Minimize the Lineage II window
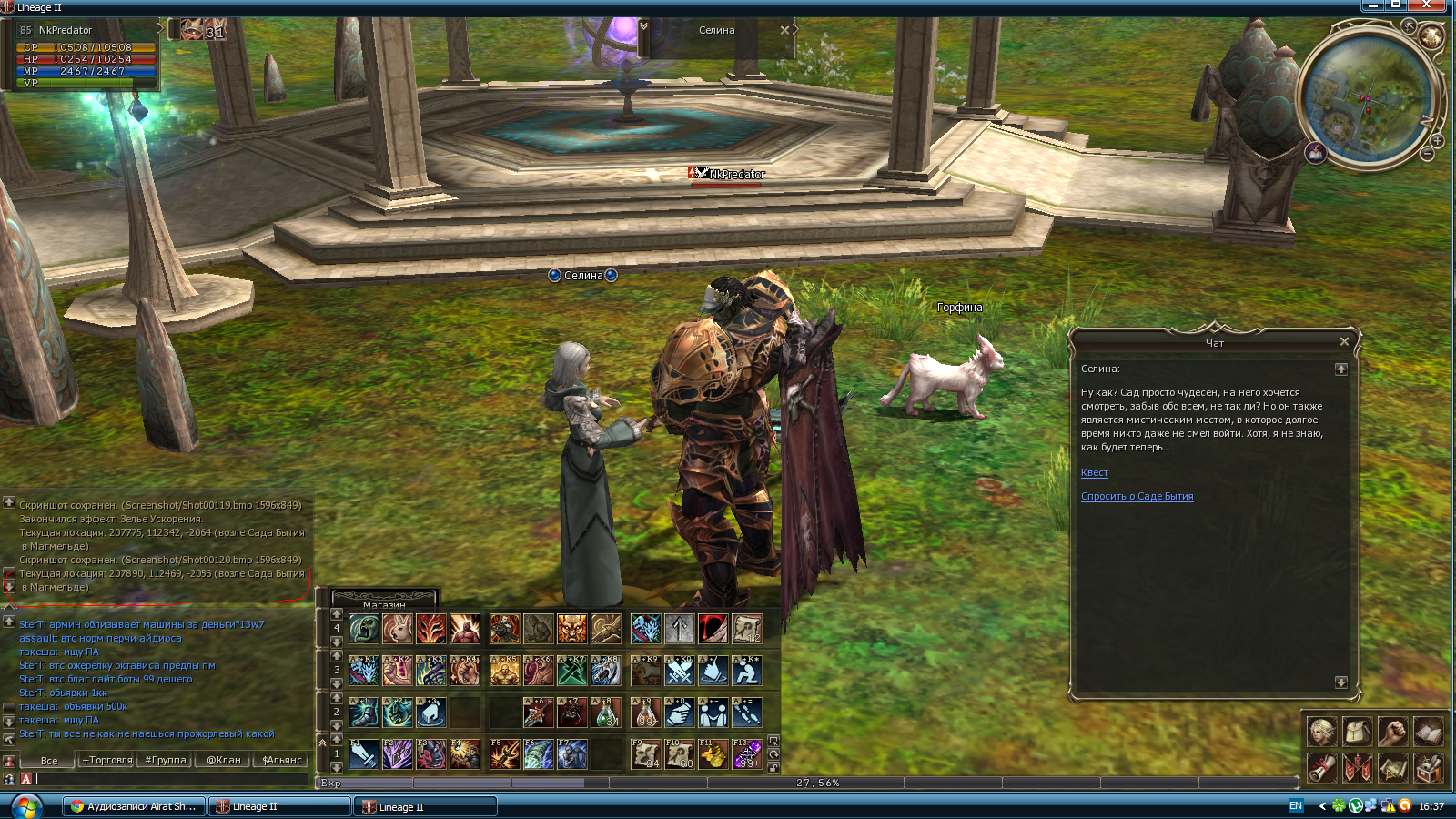Viewport: 1456px width, 819px height. (1373, 5)
